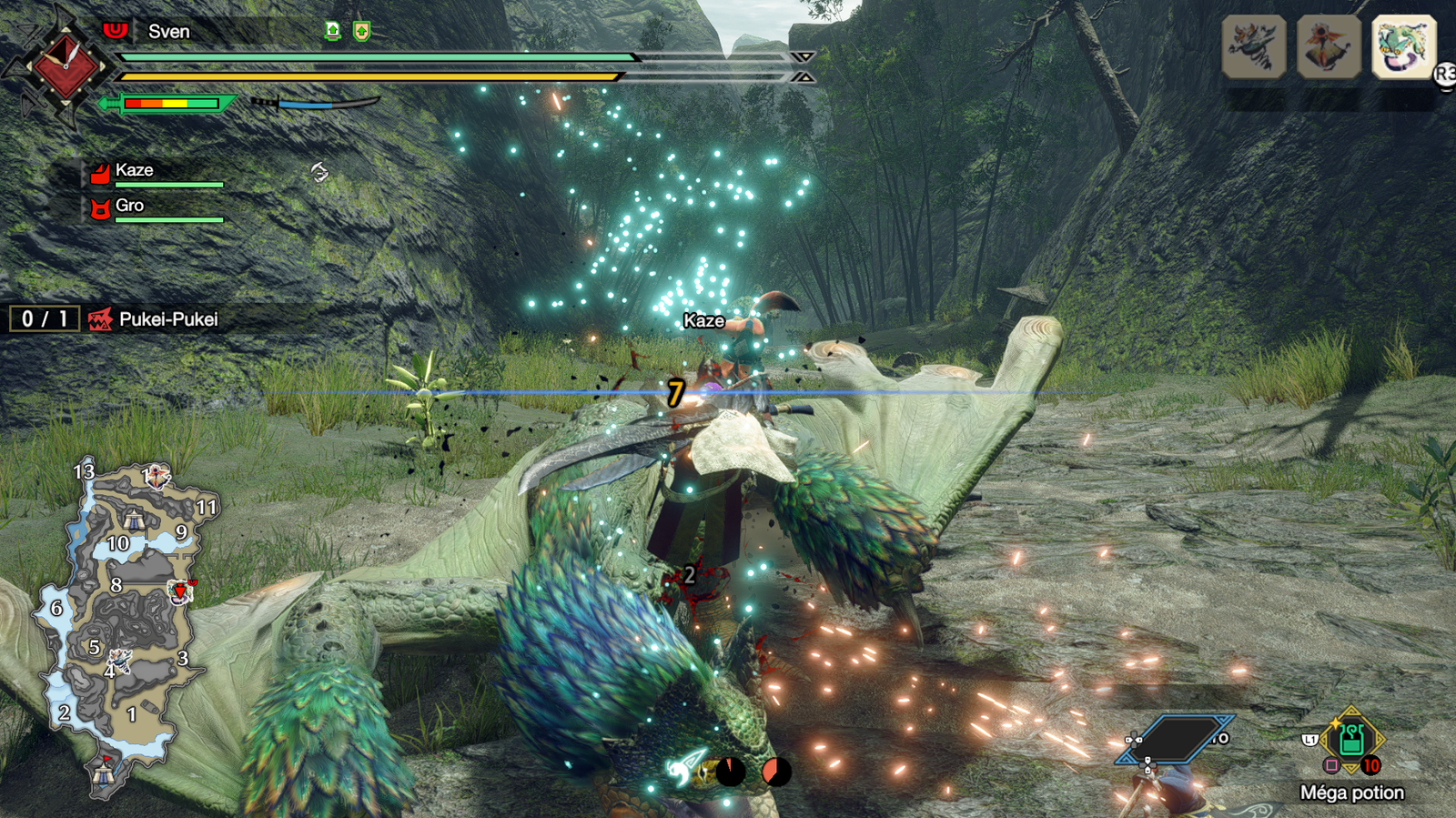Click the Pukei-Pukei quest target tracker

click(155, 319)
